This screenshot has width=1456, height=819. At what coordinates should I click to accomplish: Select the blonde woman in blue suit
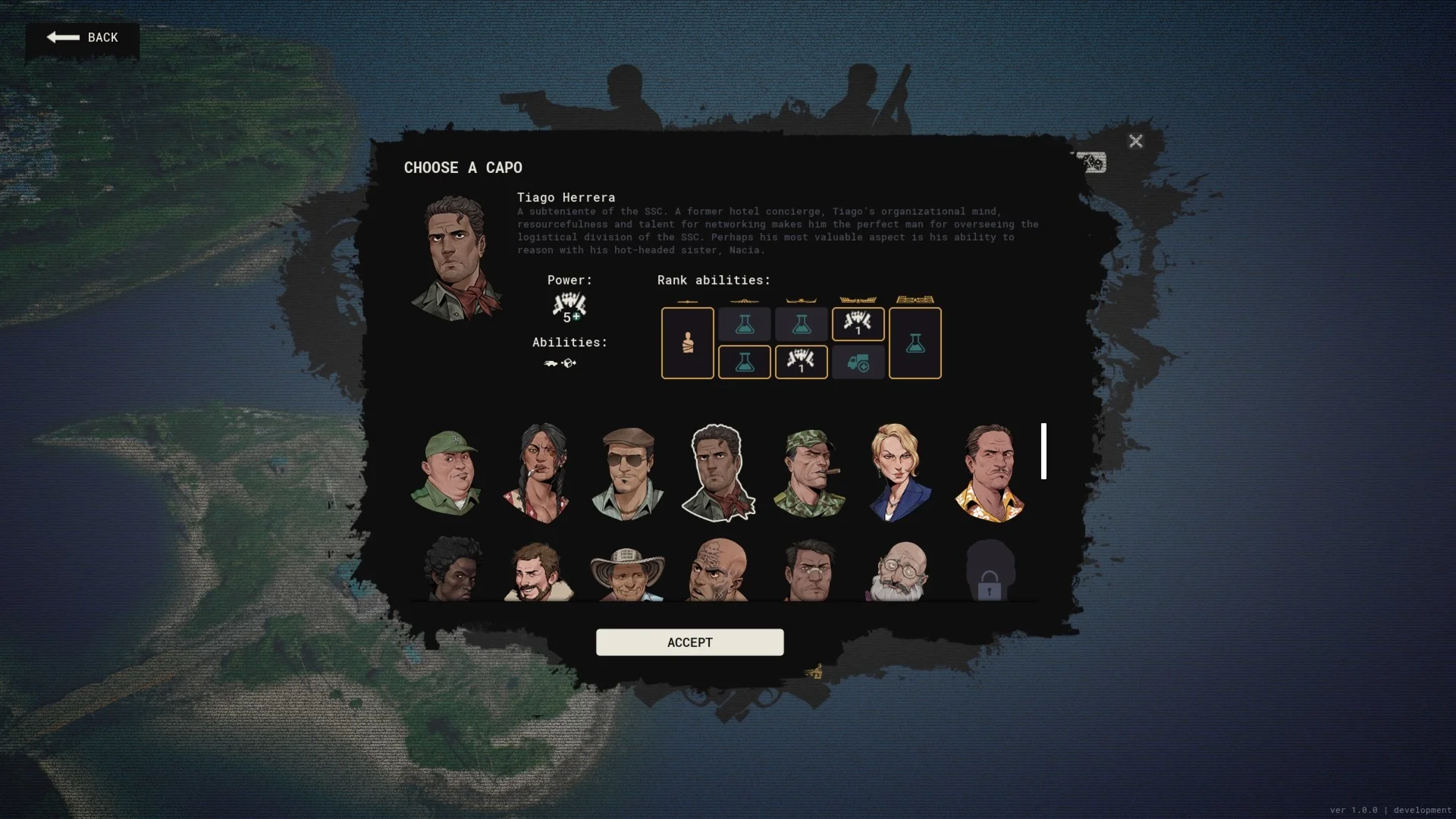[x=899, y=472]
